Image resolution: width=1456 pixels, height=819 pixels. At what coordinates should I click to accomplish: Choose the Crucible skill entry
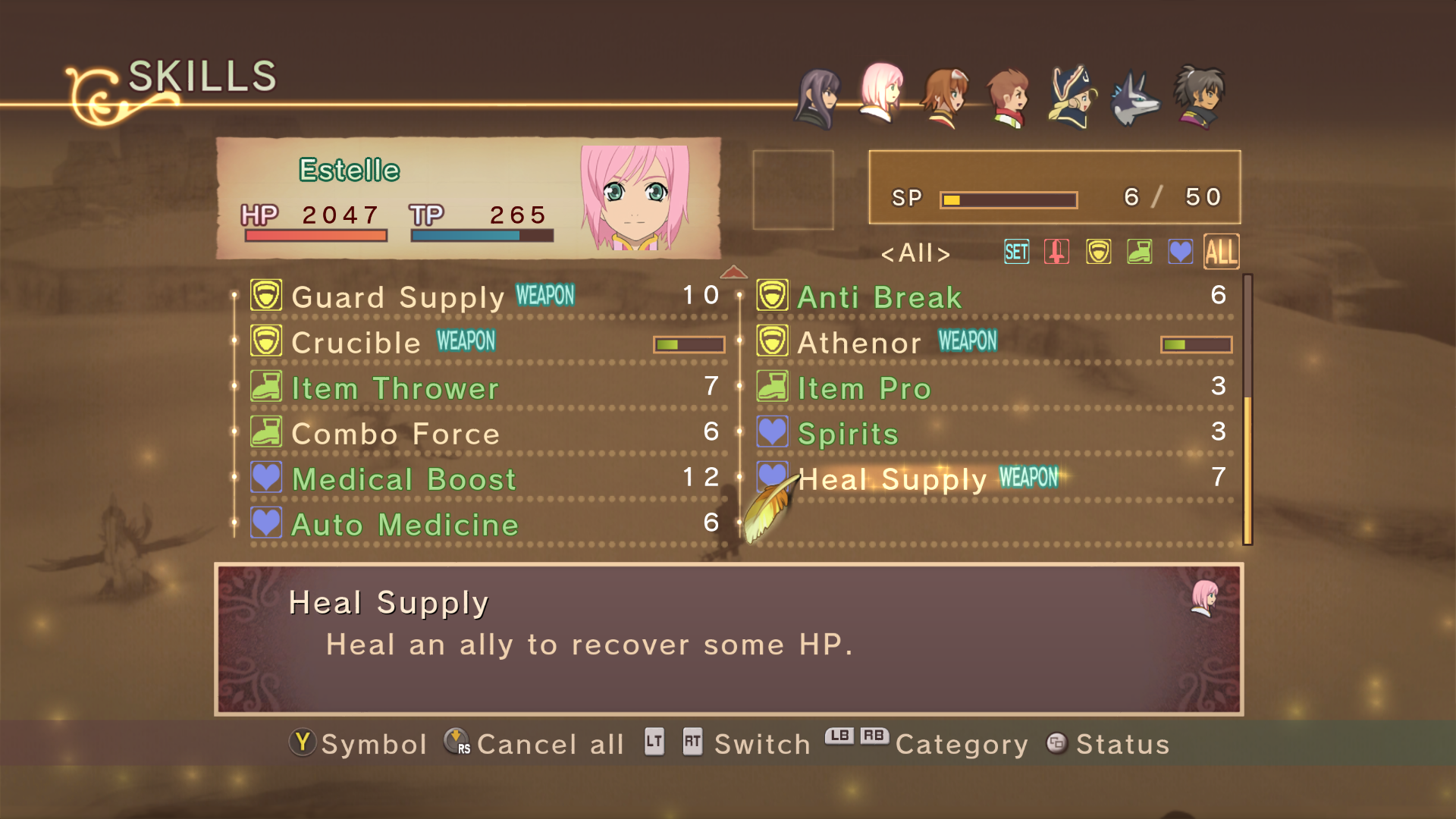point(356,343)
